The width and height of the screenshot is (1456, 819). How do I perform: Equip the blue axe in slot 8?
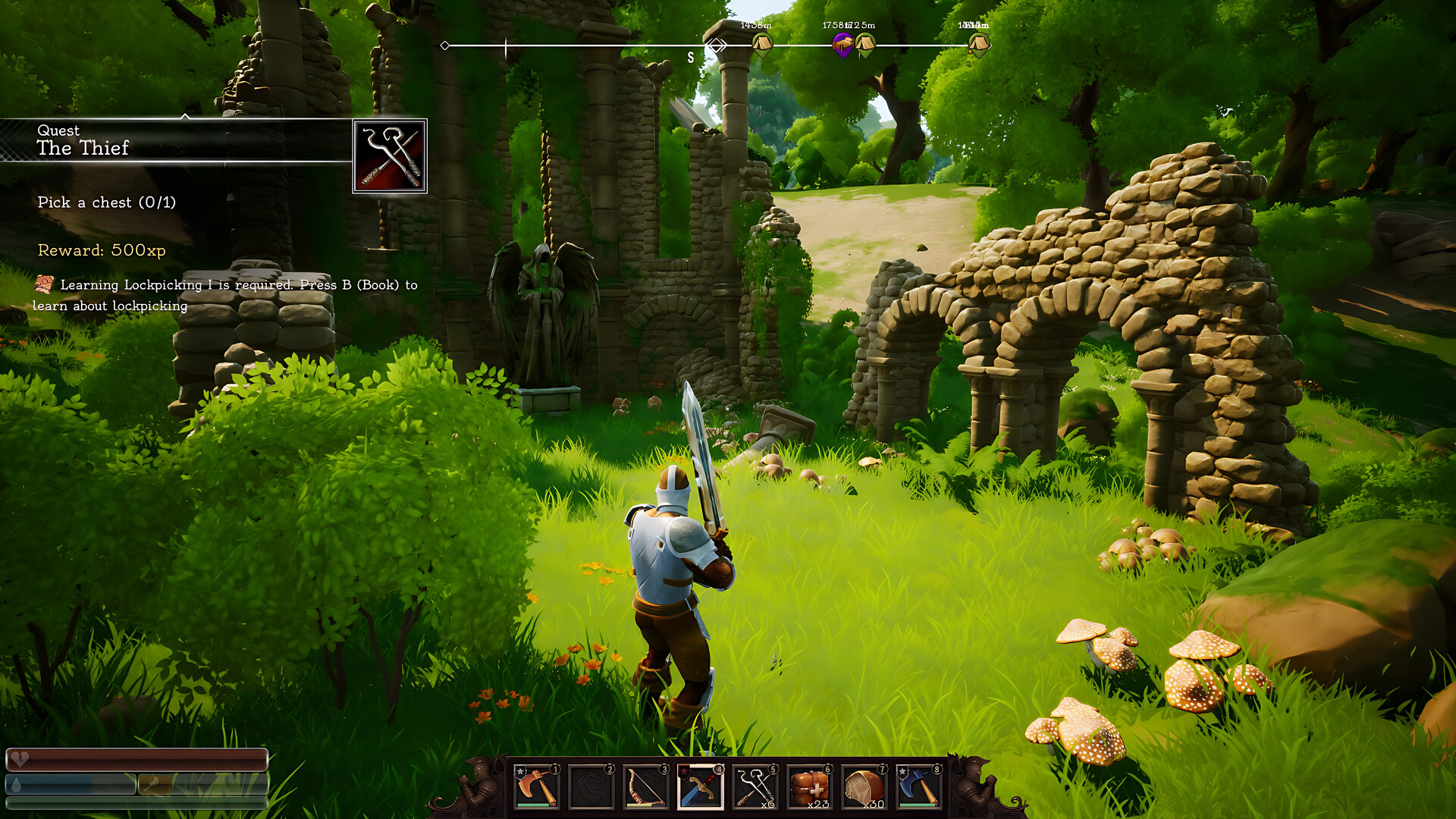918,786
